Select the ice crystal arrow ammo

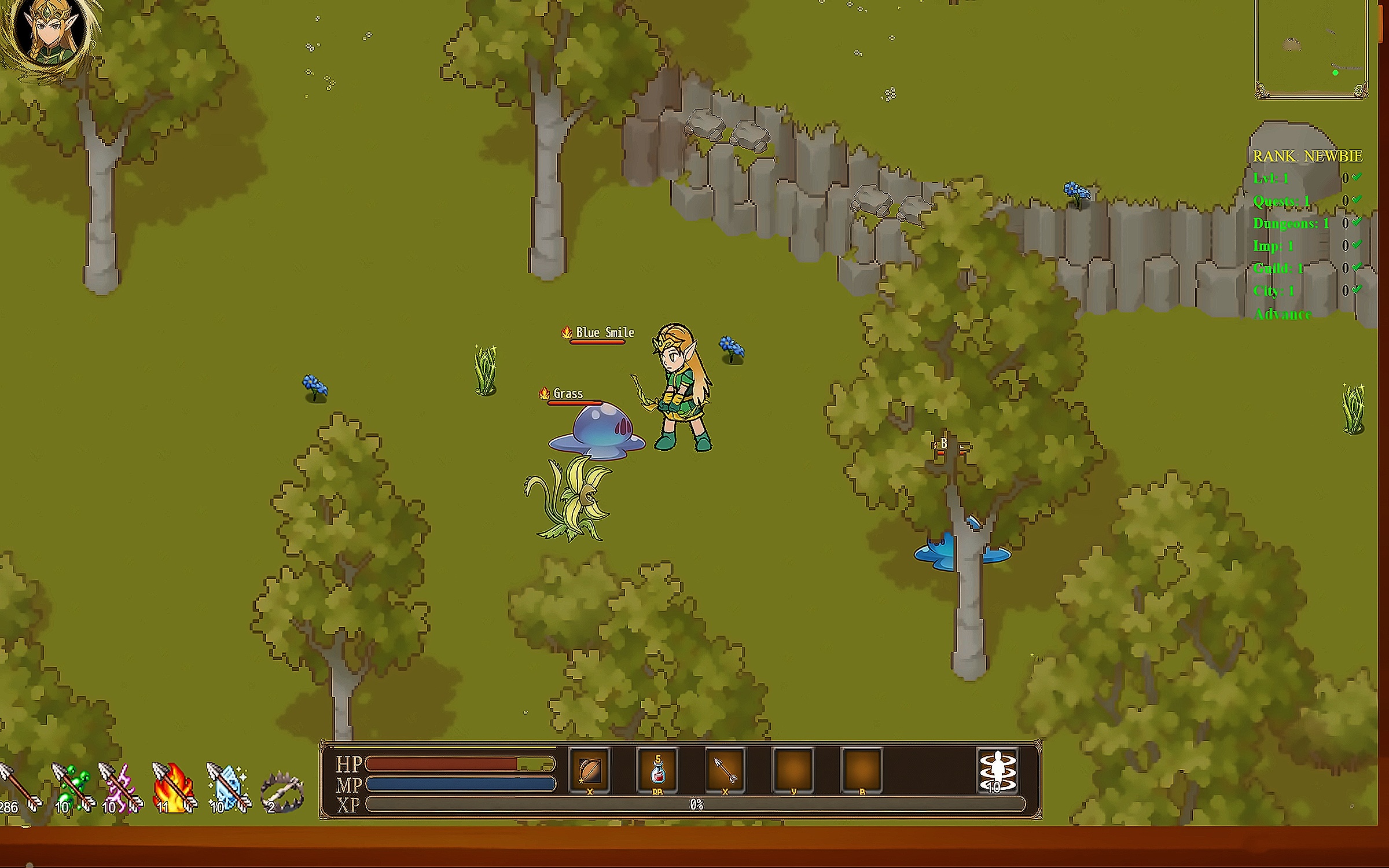pyautogui.click(x=228, y=786)
